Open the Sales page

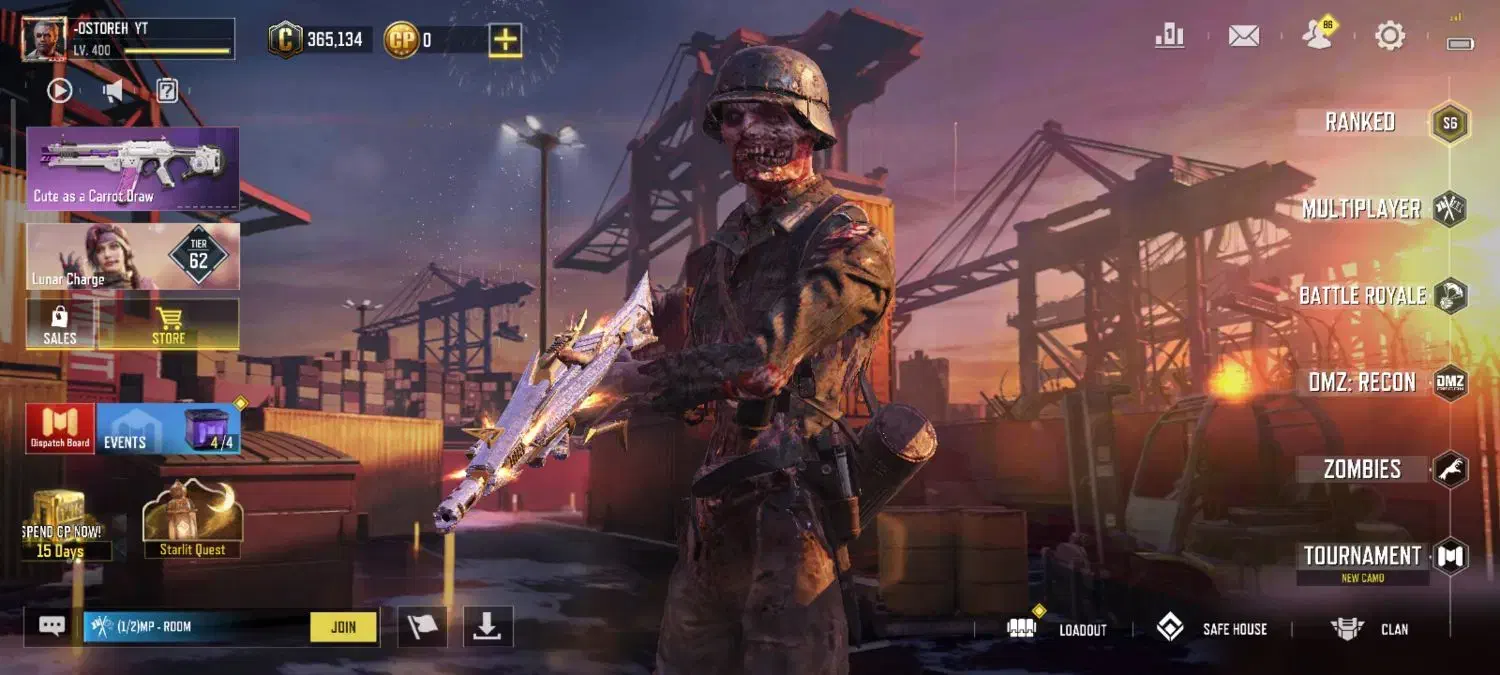click(x=60, y=325)
